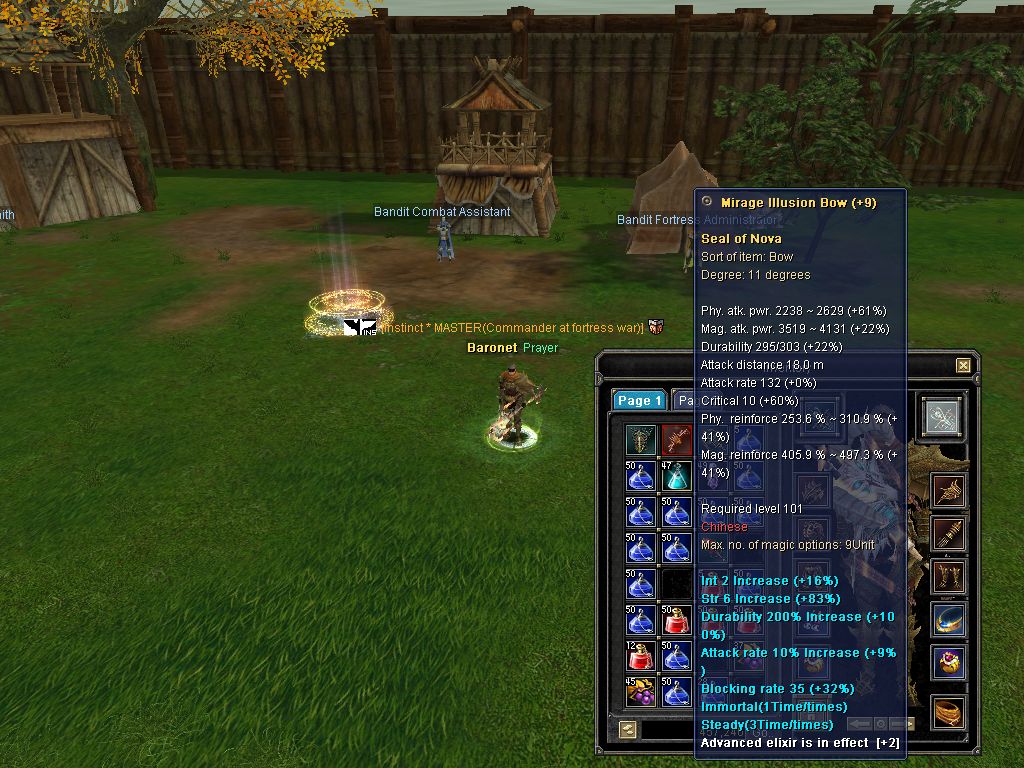The width and height of the screenshot is (1024, 768).
Task: Choose the equipped jeweled ring with purple gem
Action: [949, 662]
